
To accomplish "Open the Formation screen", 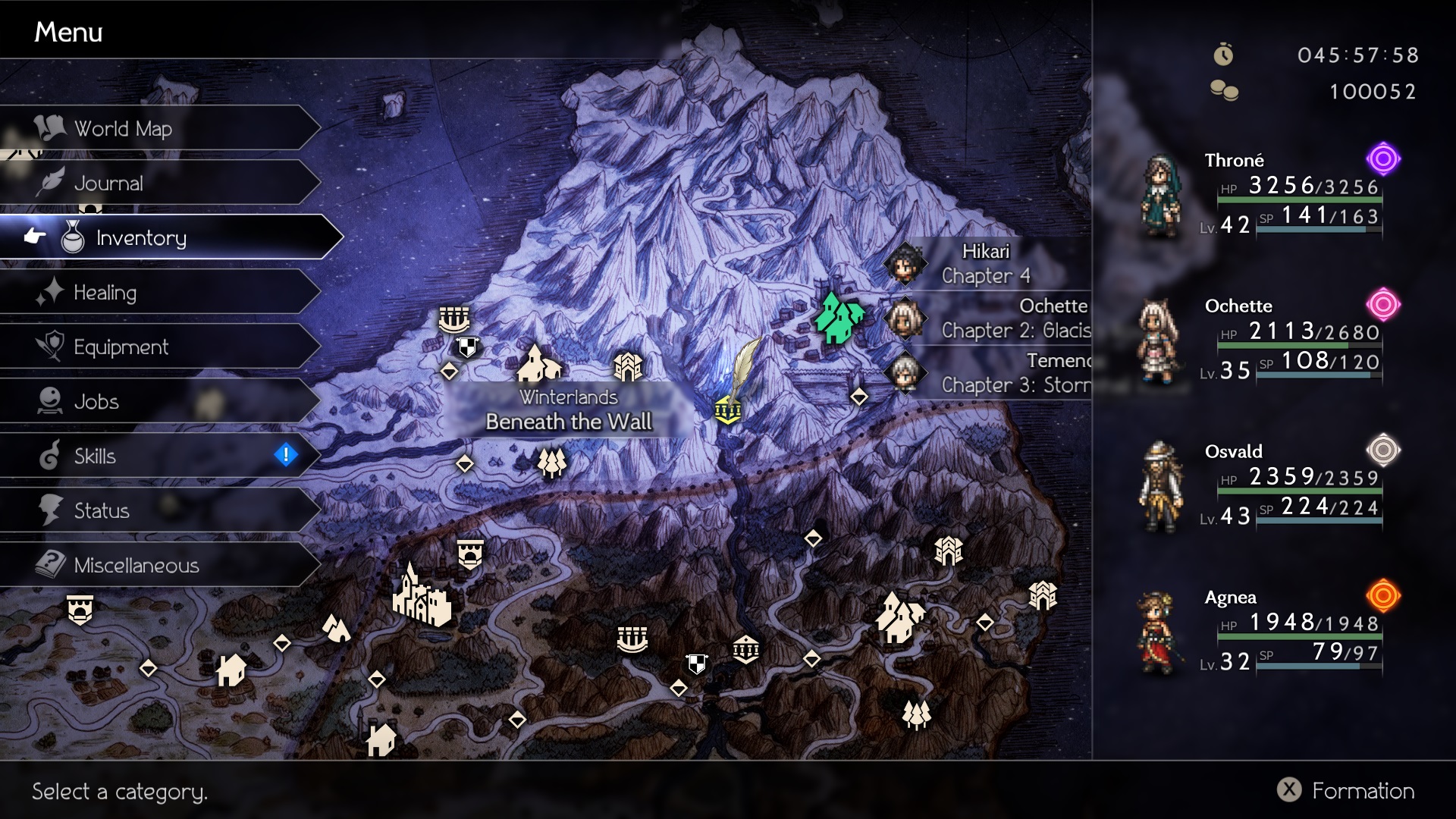I will pyautogui.click(x=1346, y=791).
